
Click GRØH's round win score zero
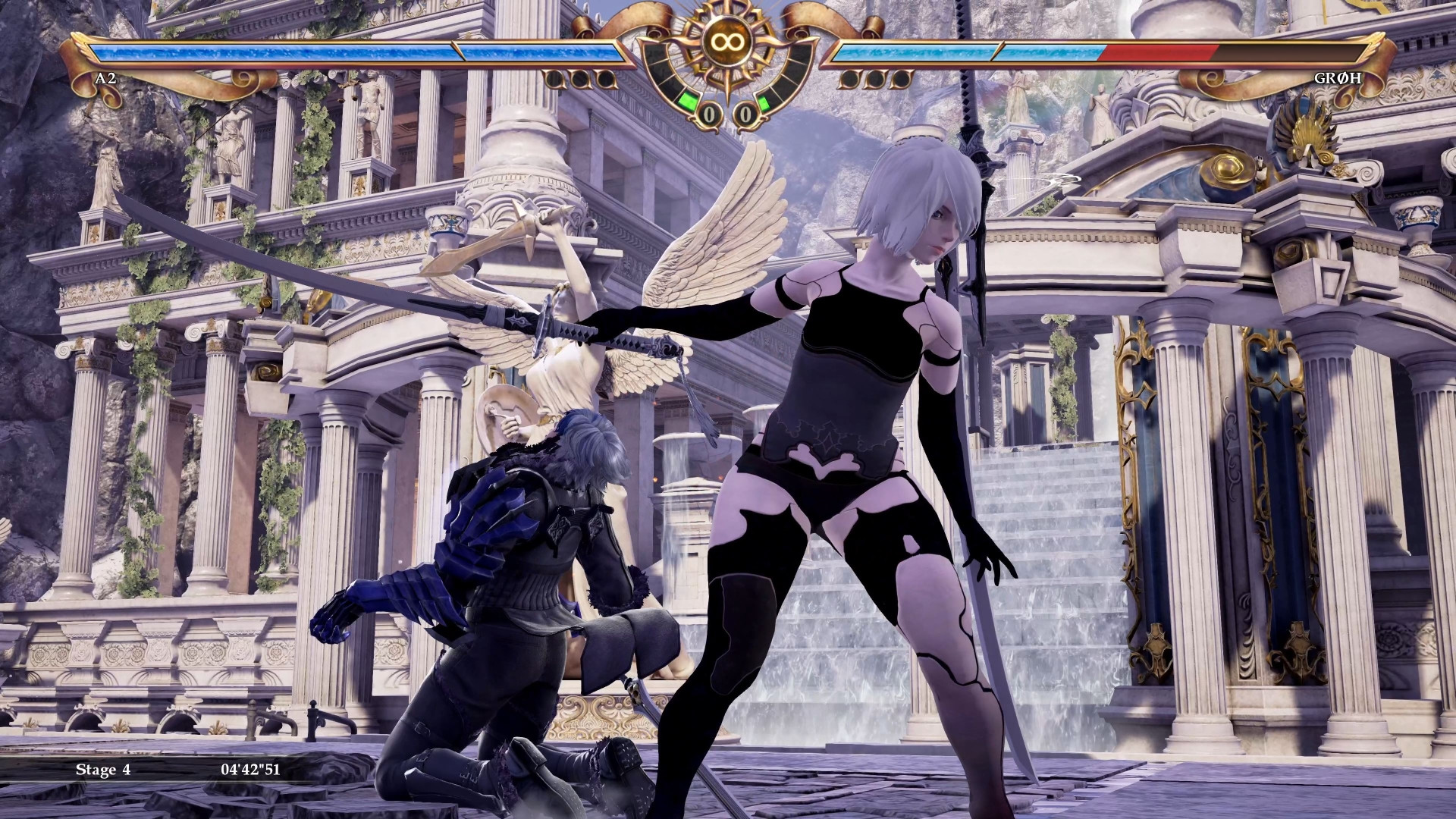tap(746, 115)
